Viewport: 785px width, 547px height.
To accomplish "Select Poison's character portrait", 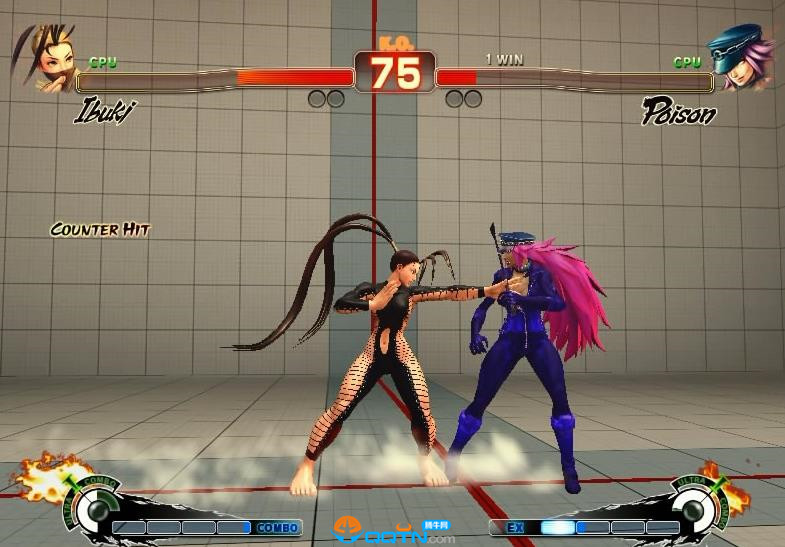I will (x=740, y=57).
